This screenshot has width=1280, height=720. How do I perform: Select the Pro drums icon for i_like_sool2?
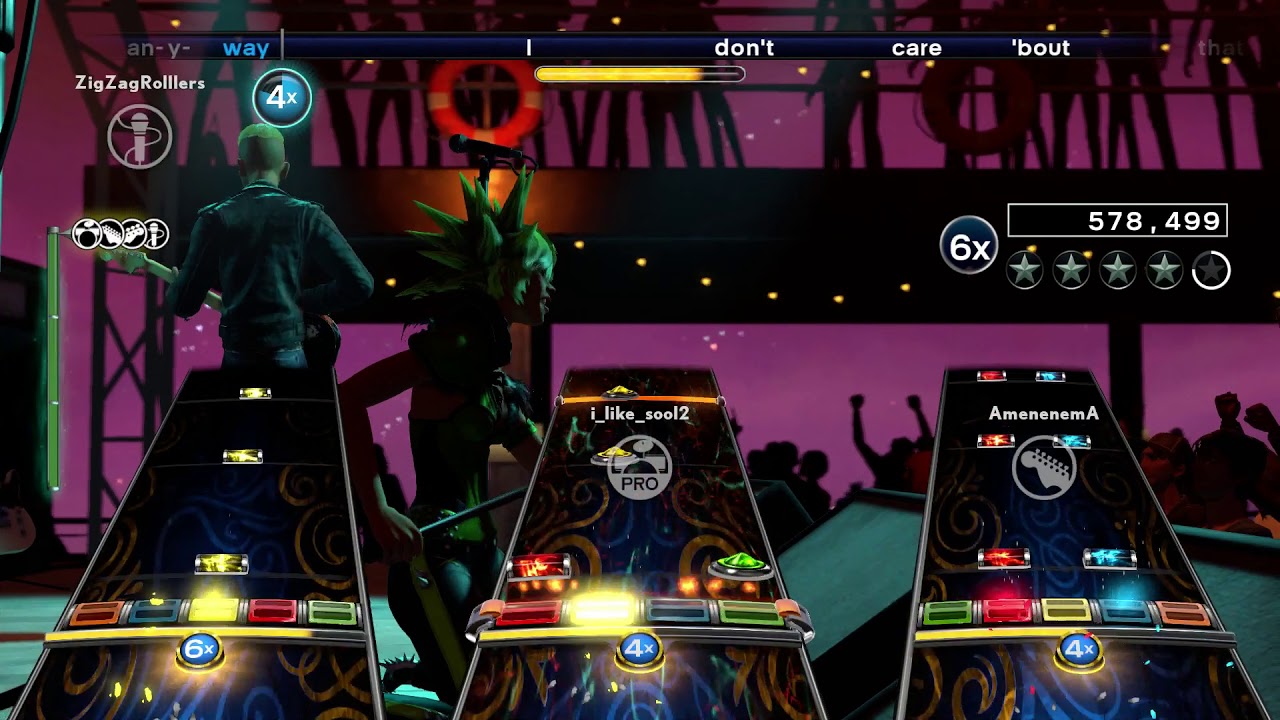point(640,467)
